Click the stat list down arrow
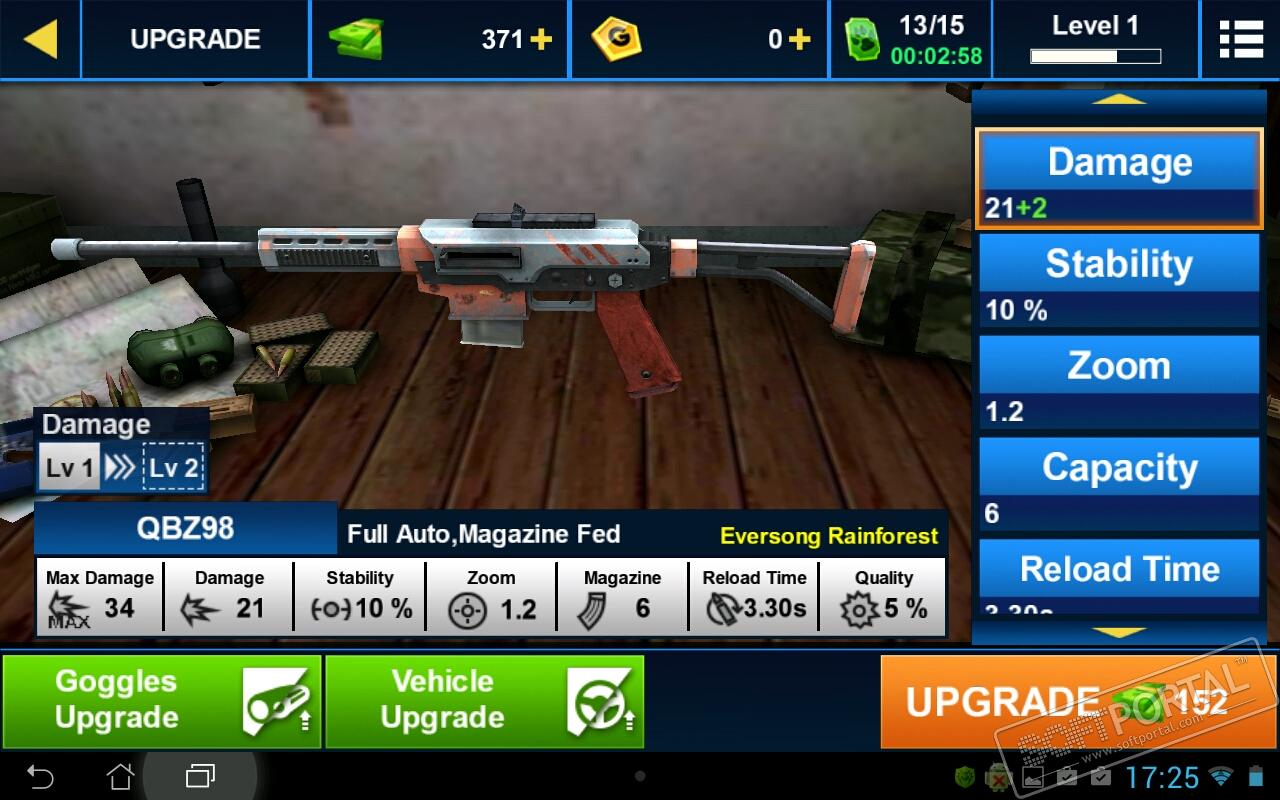The image size is (1280, 800). [x=1119, y=632]
